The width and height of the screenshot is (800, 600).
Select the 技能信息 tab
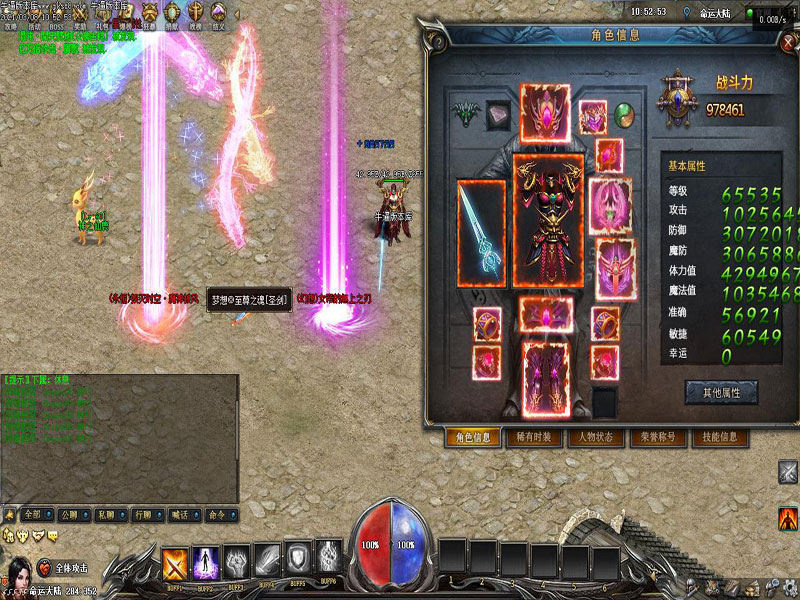coord(719,437)
